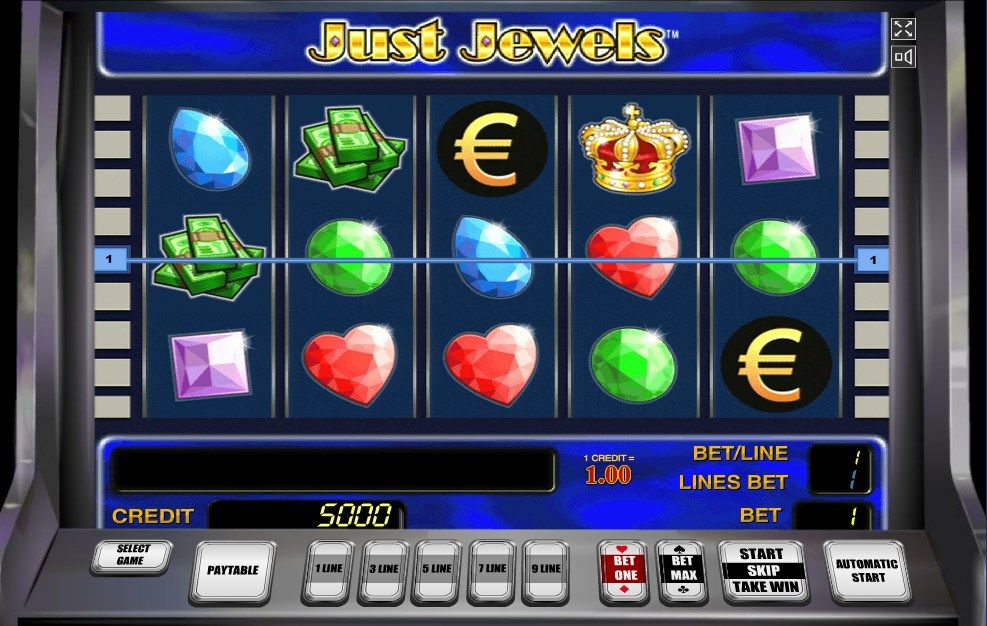Image resolution: width=987 pixels, height=626 pixels.
Task: Mute the sound with speaker icon
Action: pyautogui.click(x=903, y=58)
